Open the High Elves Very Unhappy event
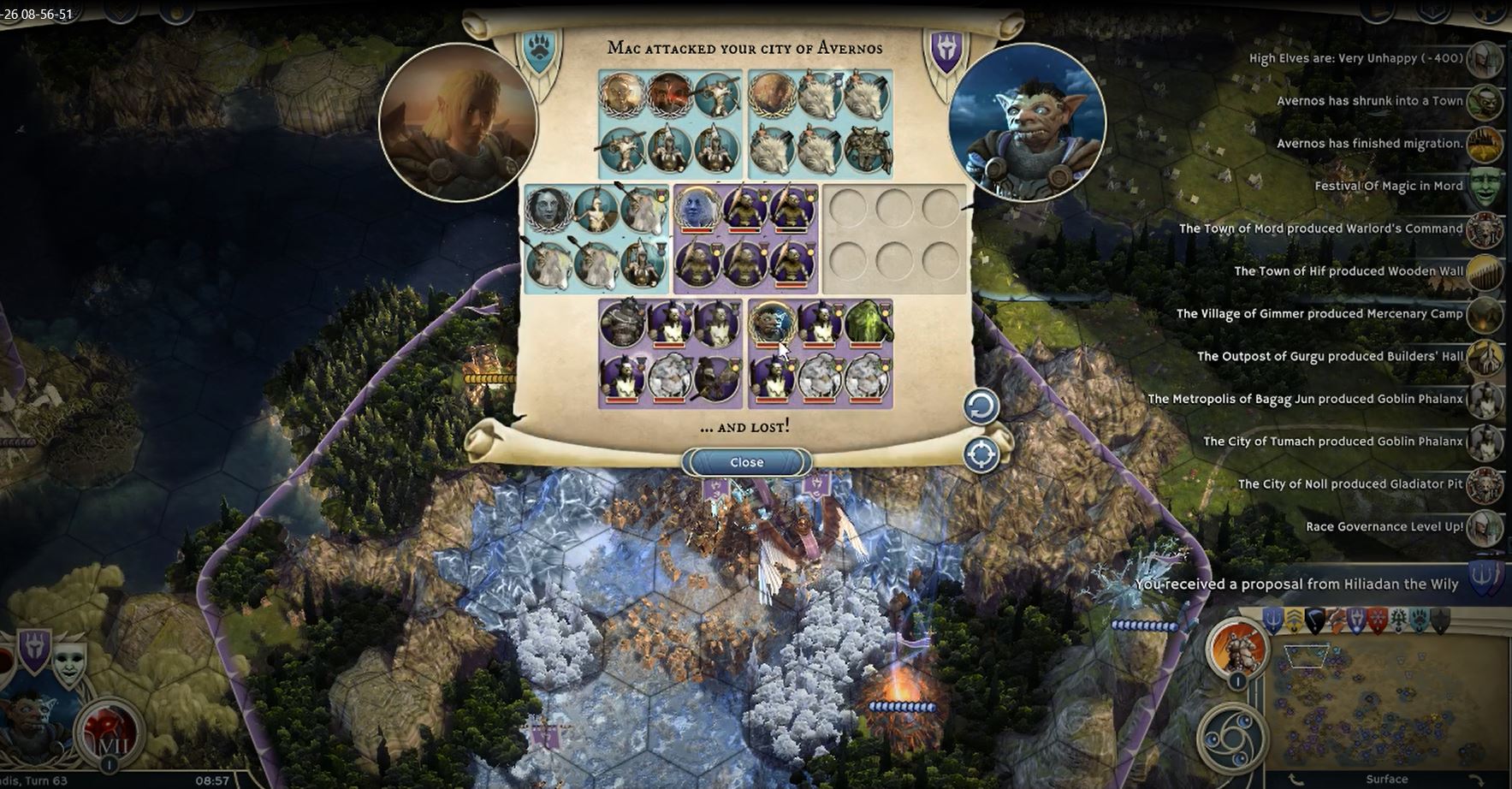The height and width of the screenshot is (789, 1512). pyautogui.click(x=1356, y=58)
